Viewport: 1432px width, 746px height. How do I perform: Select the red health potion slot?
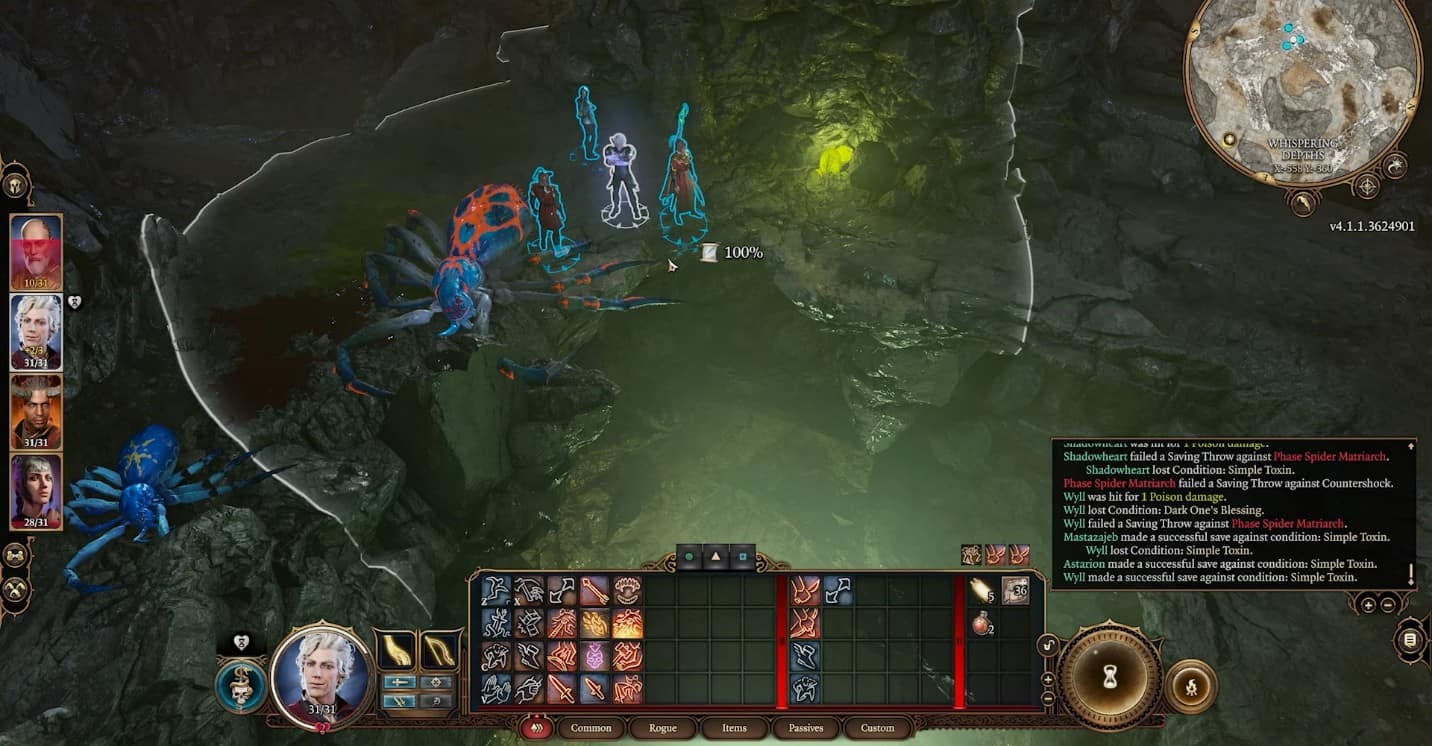coord(981,624)
